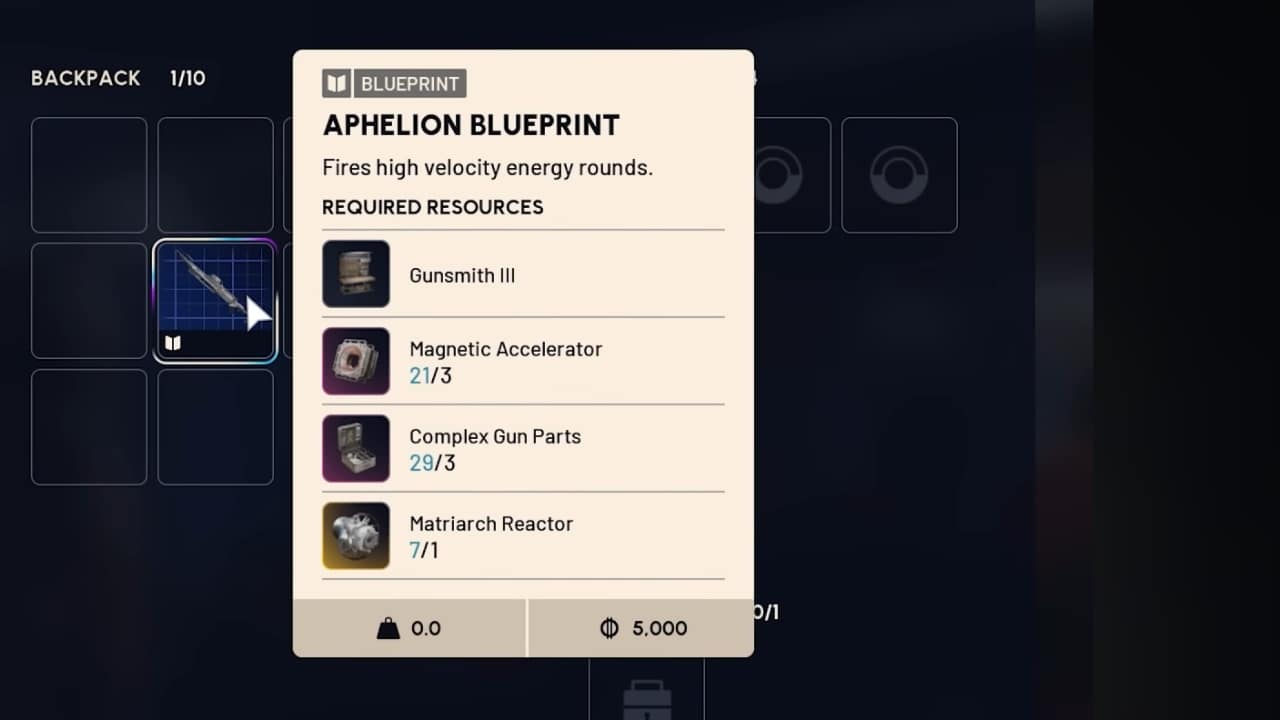Select the Matriarch Reactor resource icon
Viewport: 1280px width, 720px height.
click(356, 536)
